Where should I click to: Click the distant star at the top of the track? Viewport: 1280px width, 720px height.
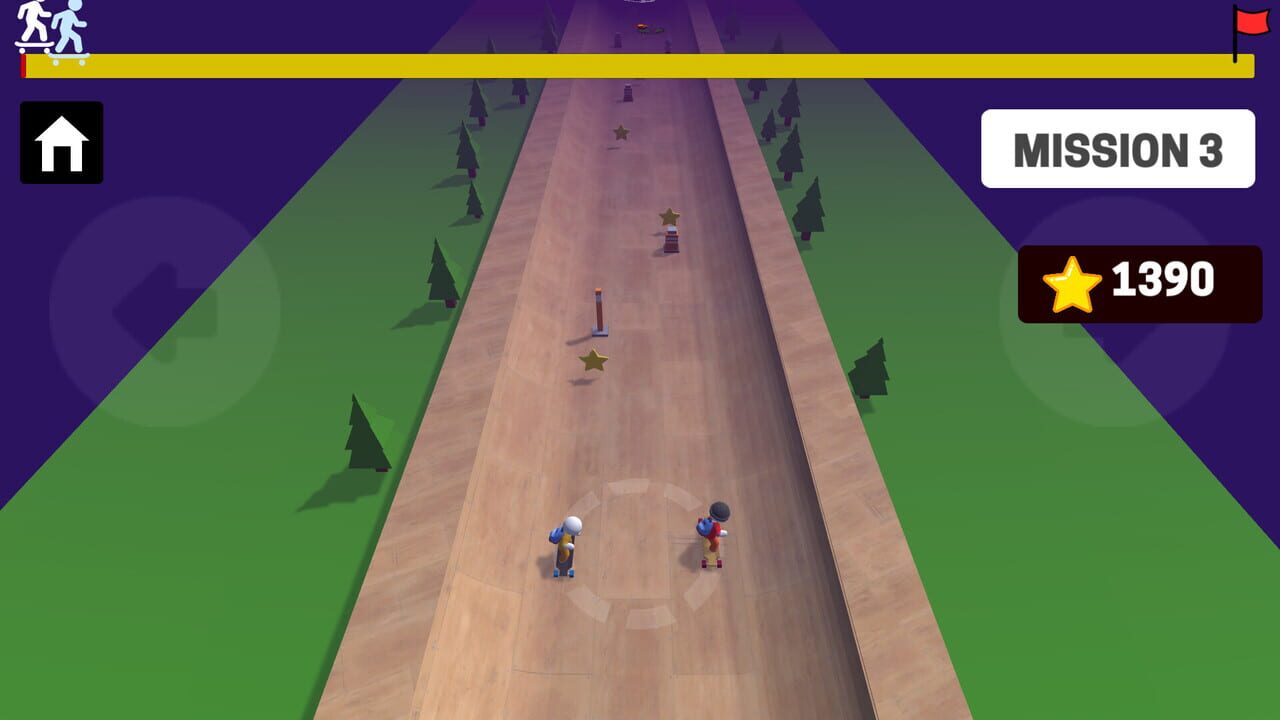[x=622, y=130]
